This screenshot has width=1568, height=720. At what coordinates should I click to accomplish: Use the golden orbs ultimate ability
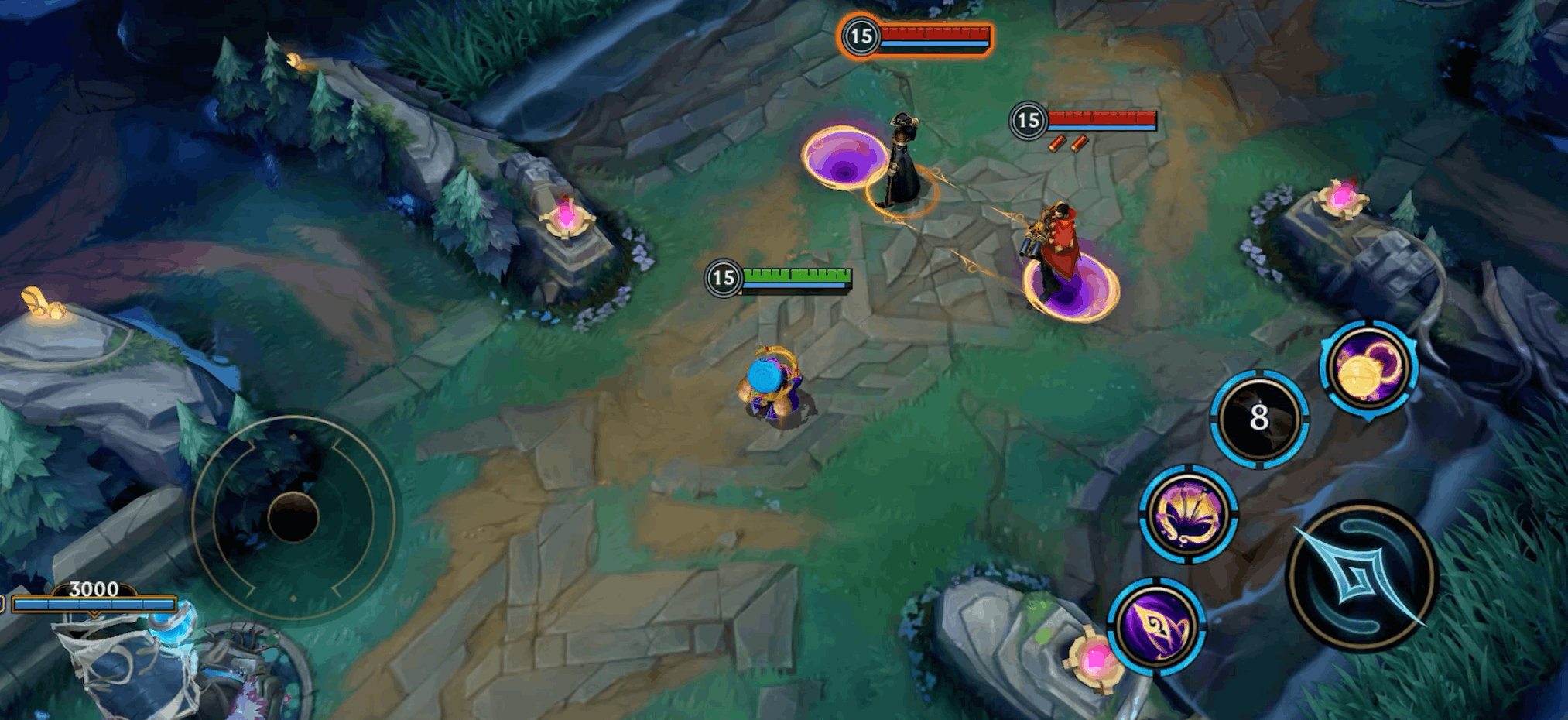coord(1368,368)
